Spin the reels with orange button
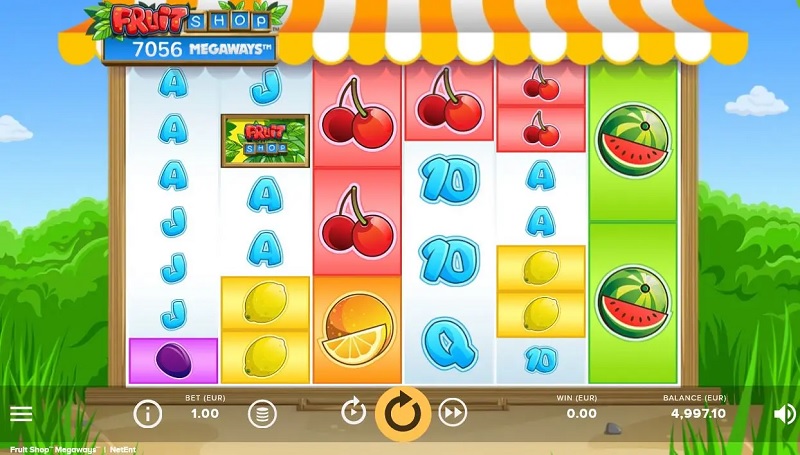This screenshot has height=455, width=800. click(402, 413)
